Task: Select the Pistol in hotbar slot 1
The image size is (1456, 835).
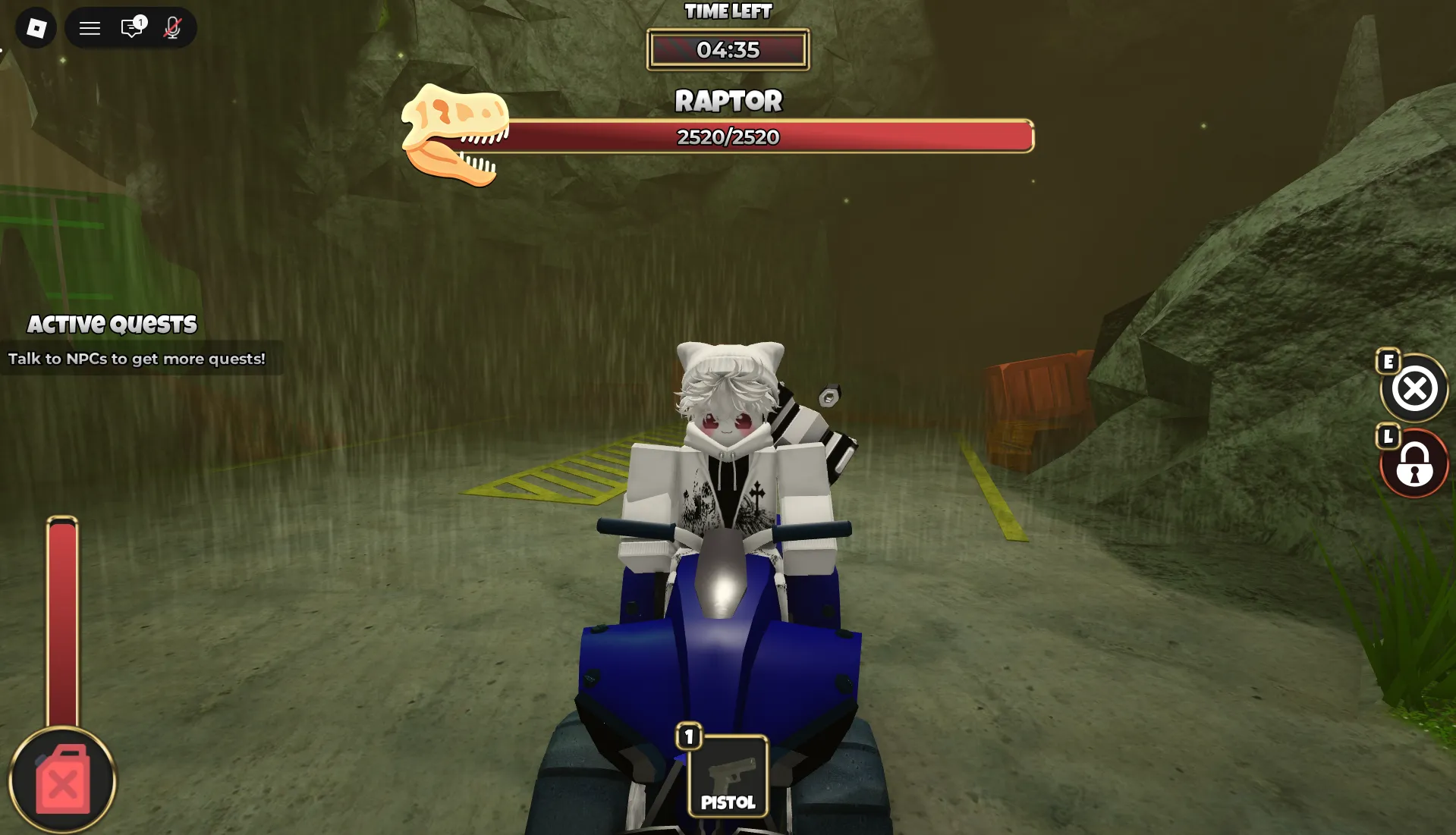Action: pos(727,774)
